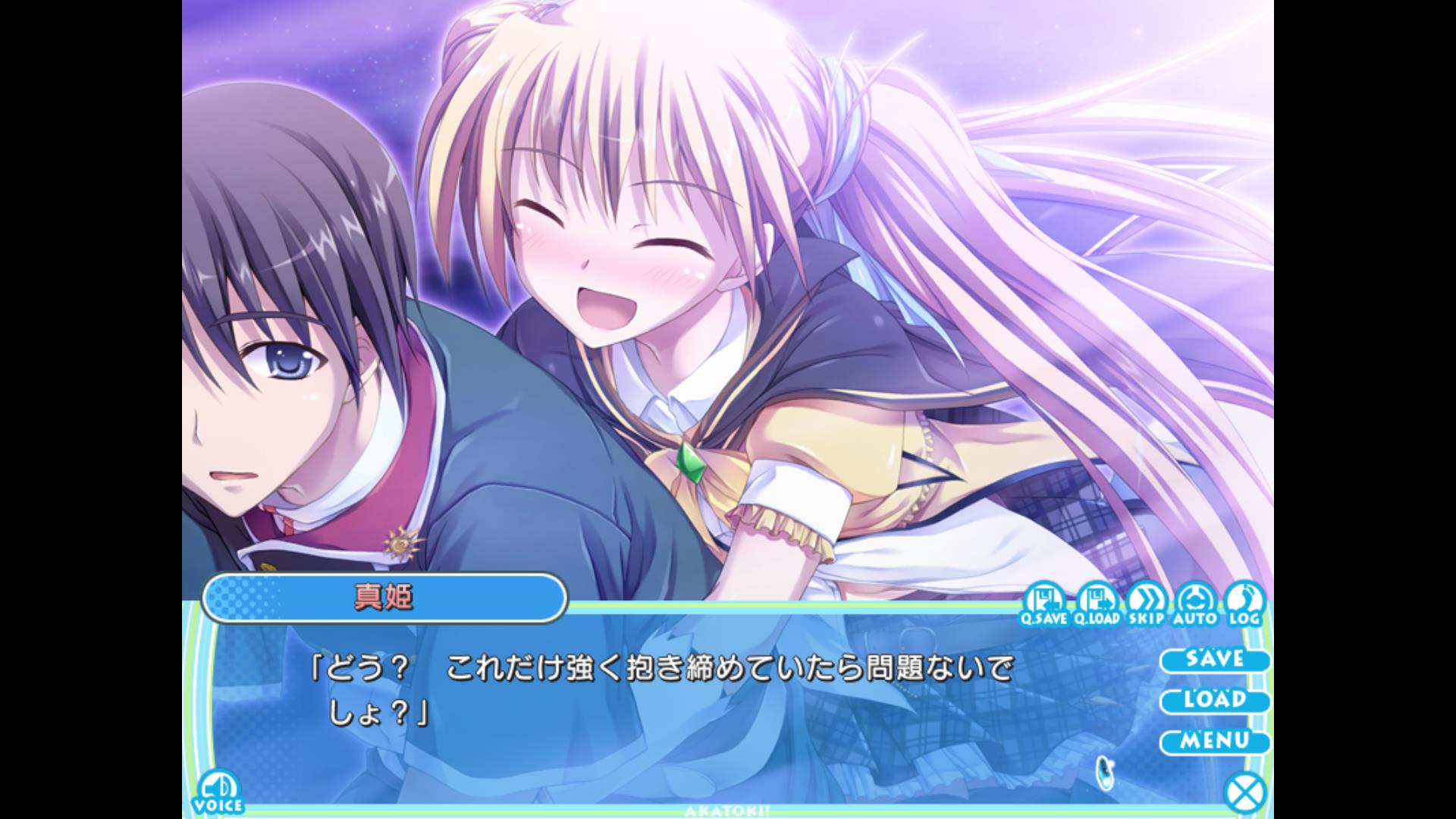Open the message LOG
This screenshot has height=819, width=1456.
click(1244, 604)
